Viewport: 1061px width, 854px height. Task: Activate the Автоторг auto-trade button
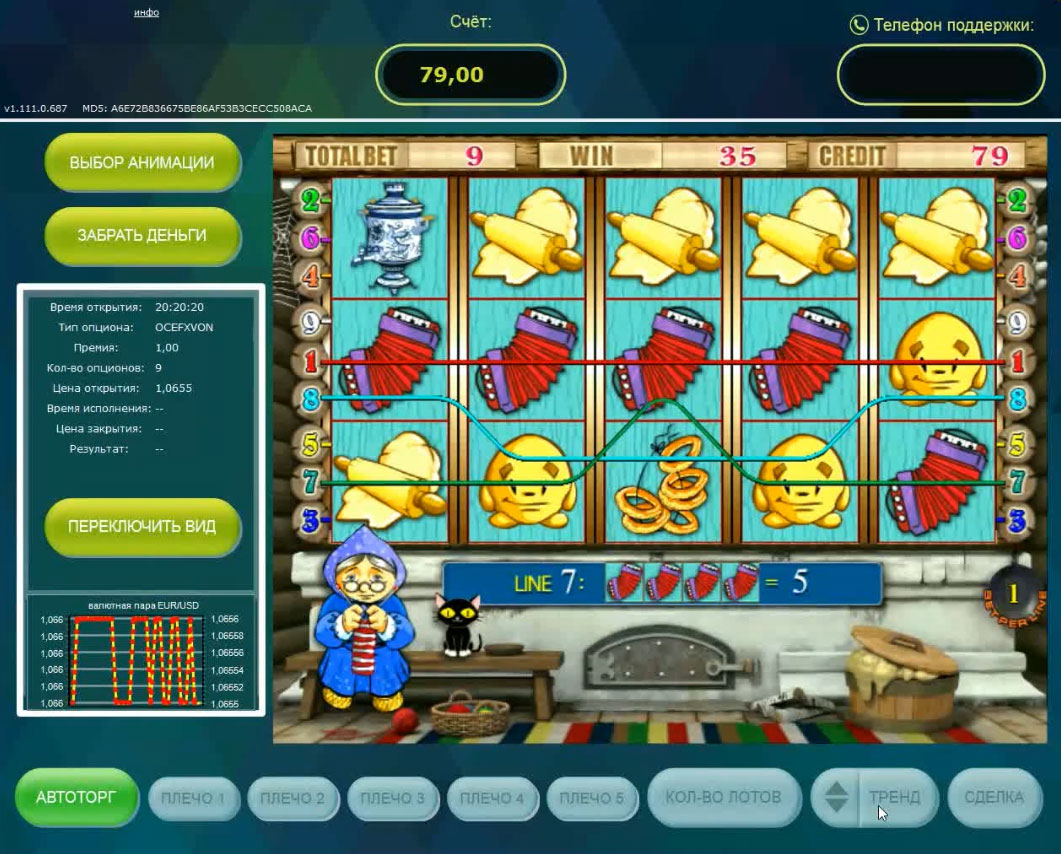pos(76,797)
